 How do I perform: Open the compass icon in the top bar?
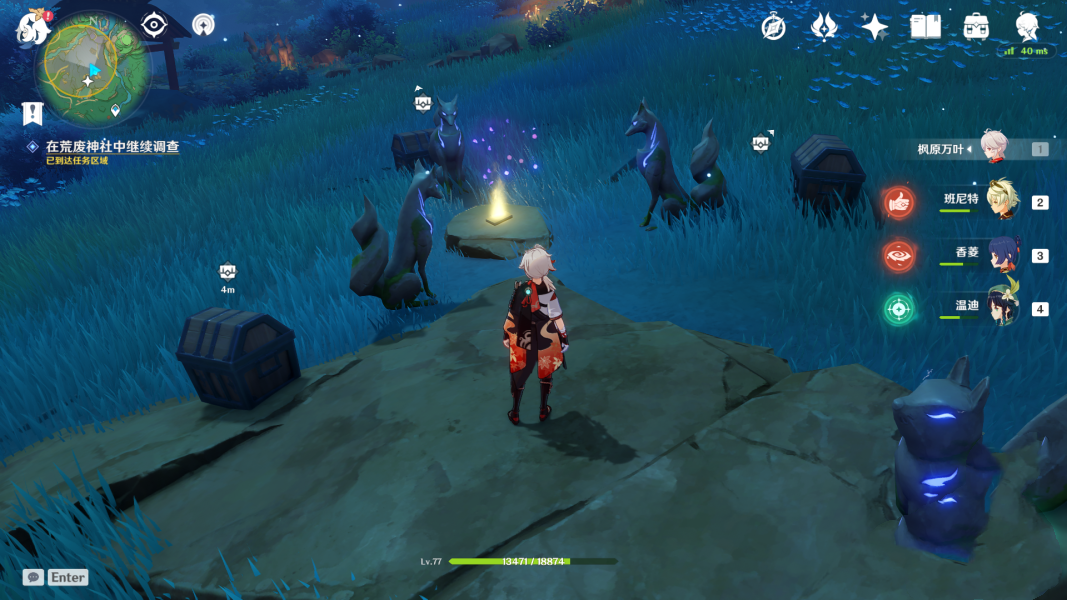click(773, 27)
